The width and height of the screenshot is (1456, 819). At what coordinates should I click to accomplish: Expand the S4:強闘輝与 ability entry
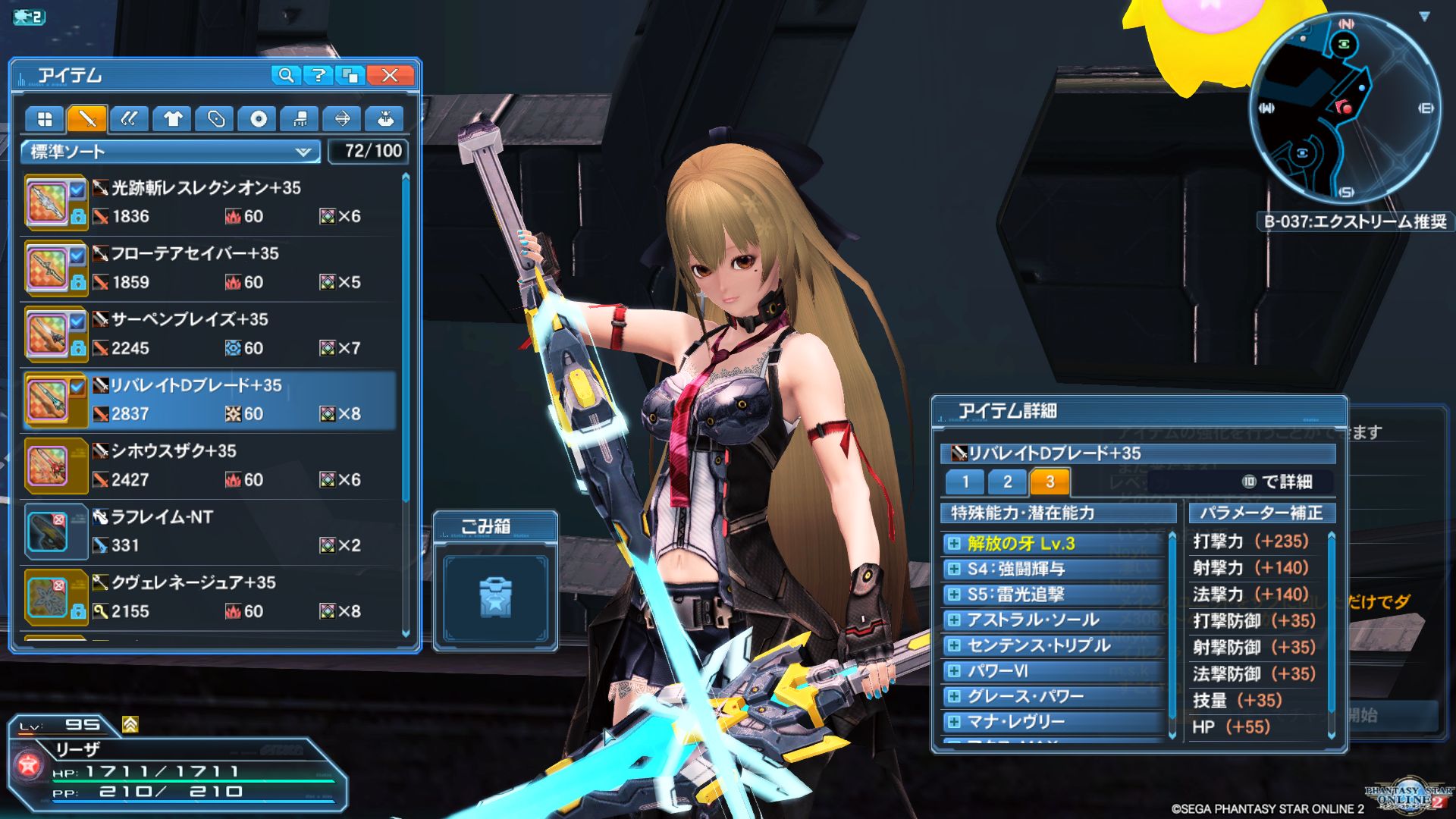coord(954,569)
